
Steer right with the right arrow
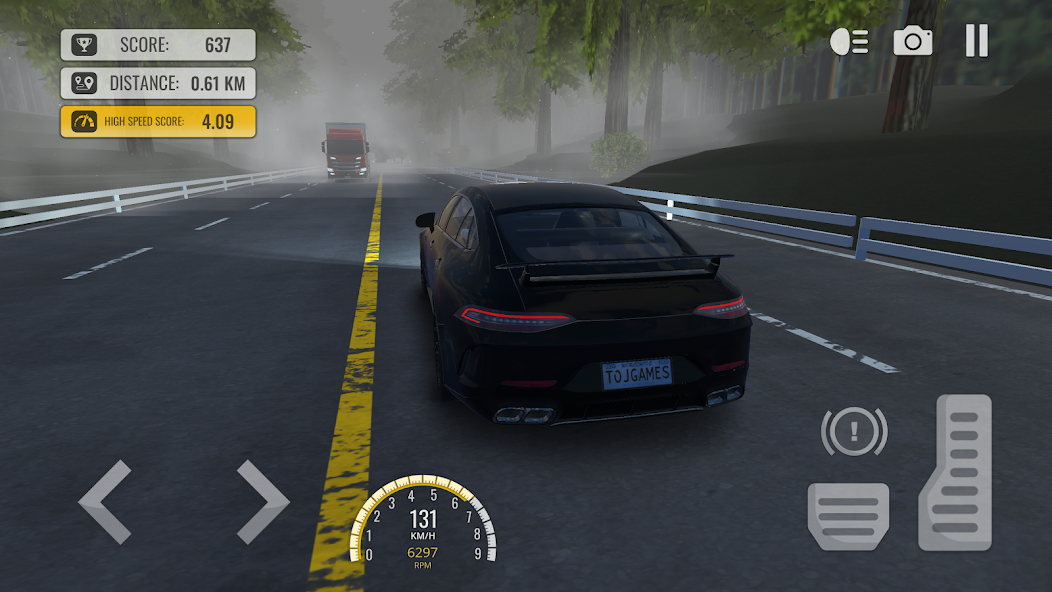click(262, 502)
